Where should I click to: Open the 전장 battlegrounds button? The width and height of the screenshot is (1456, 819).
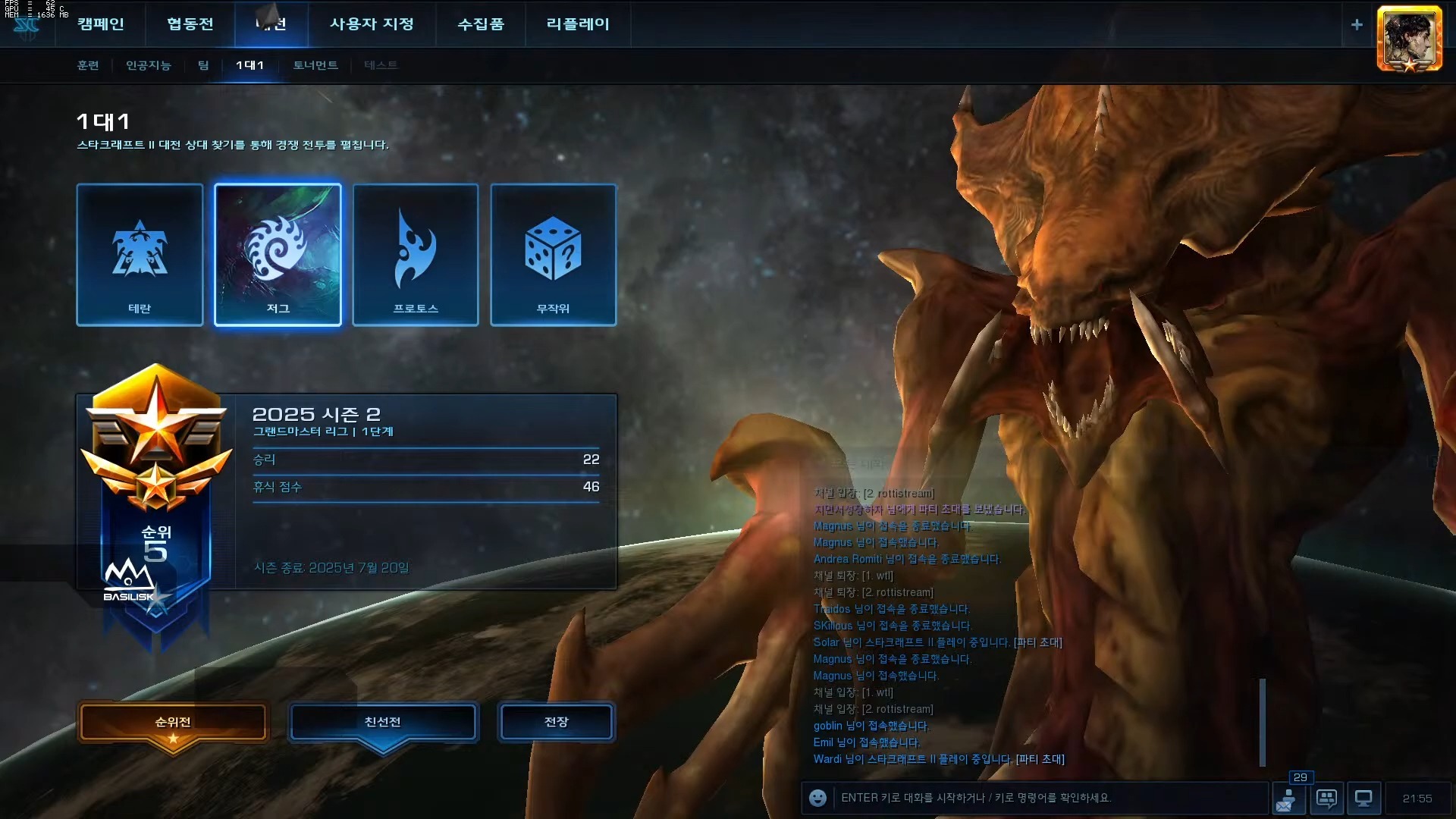pyautogui.click(x=556, y=722)
